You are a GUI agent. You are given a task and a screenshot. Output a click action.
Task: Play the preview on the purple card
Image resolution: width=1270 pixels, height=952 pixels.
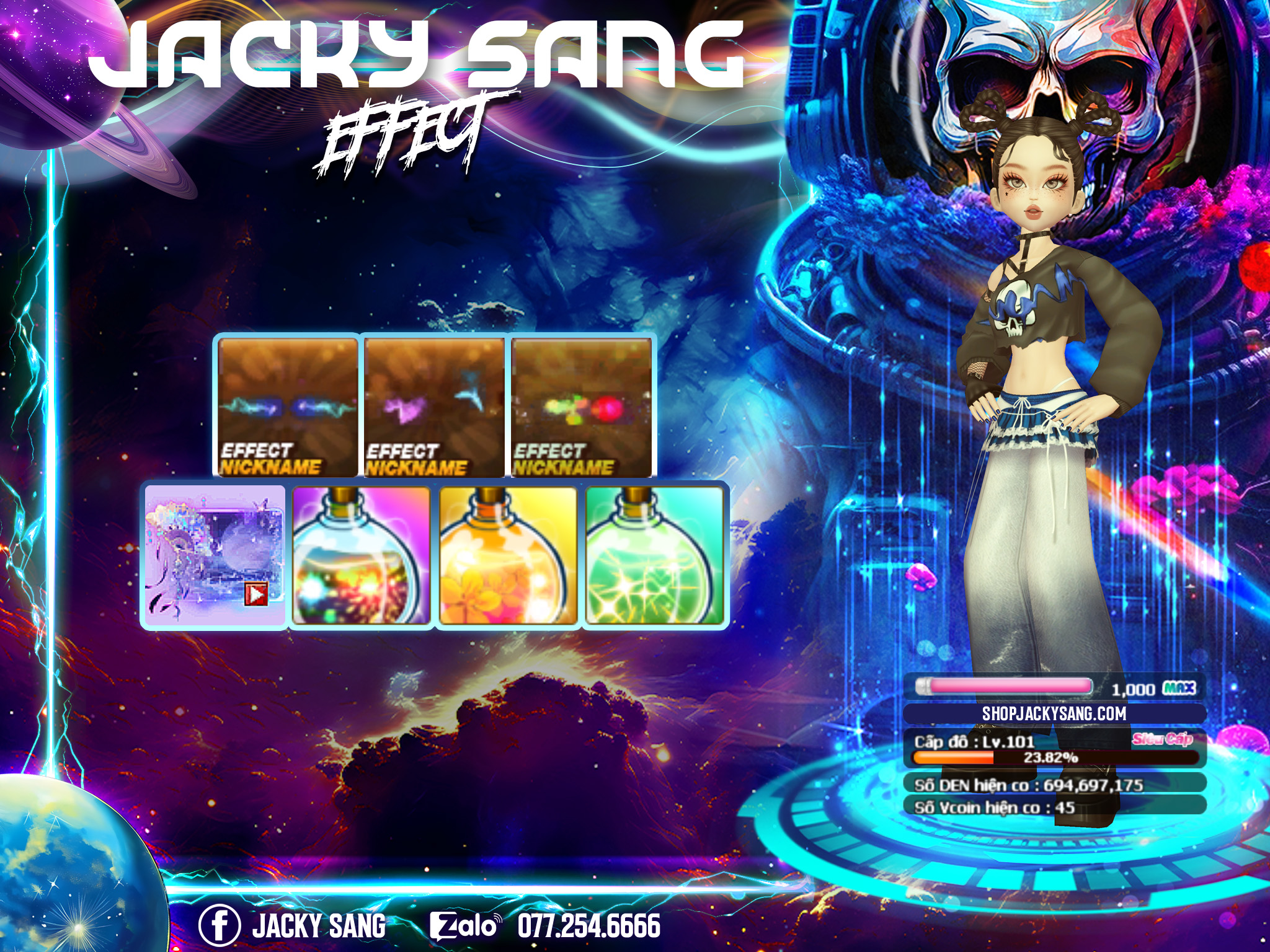(x=256, y=594)
